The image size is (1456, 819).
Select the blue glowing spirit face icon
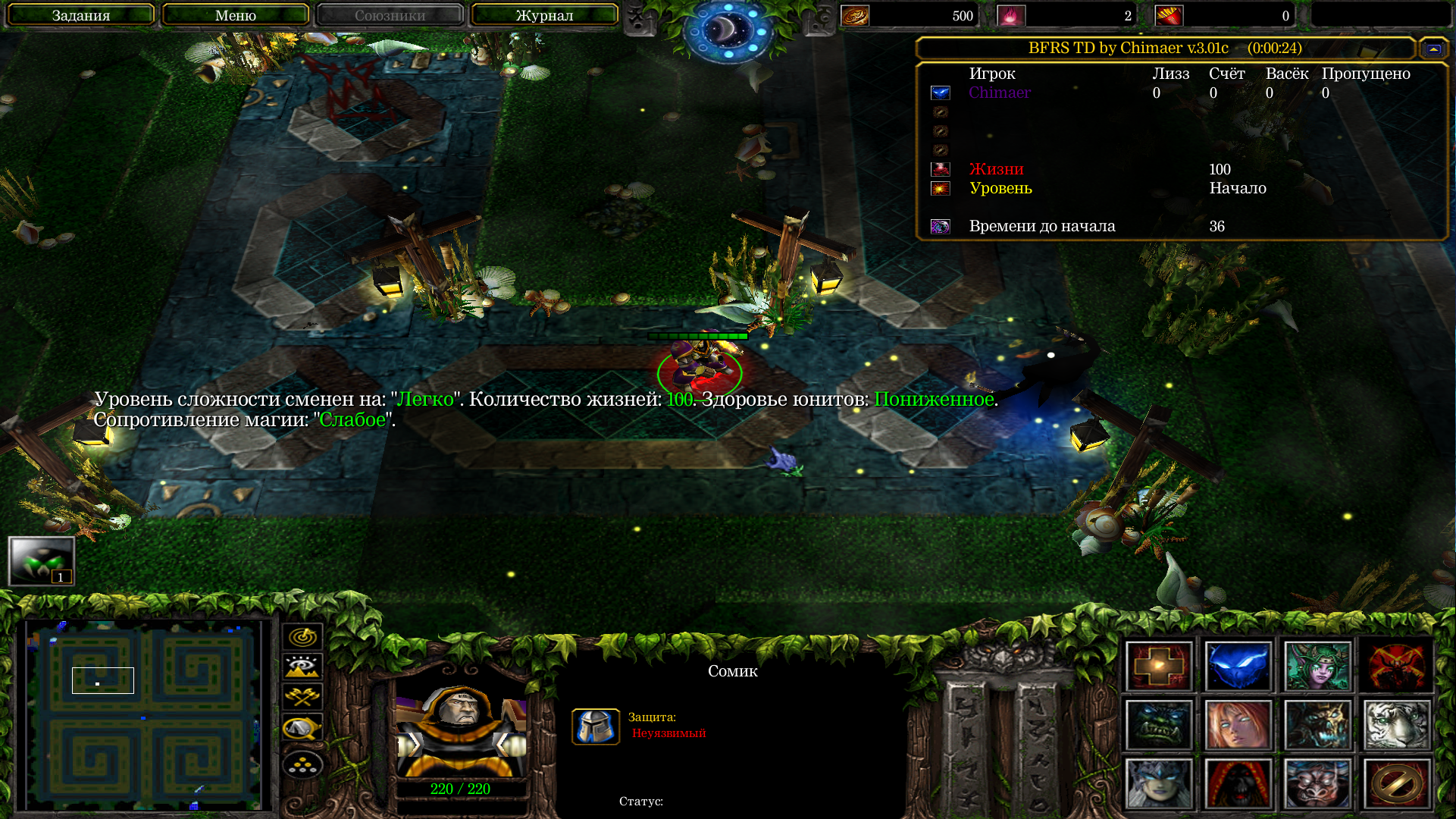click(x=1238, y=667)
